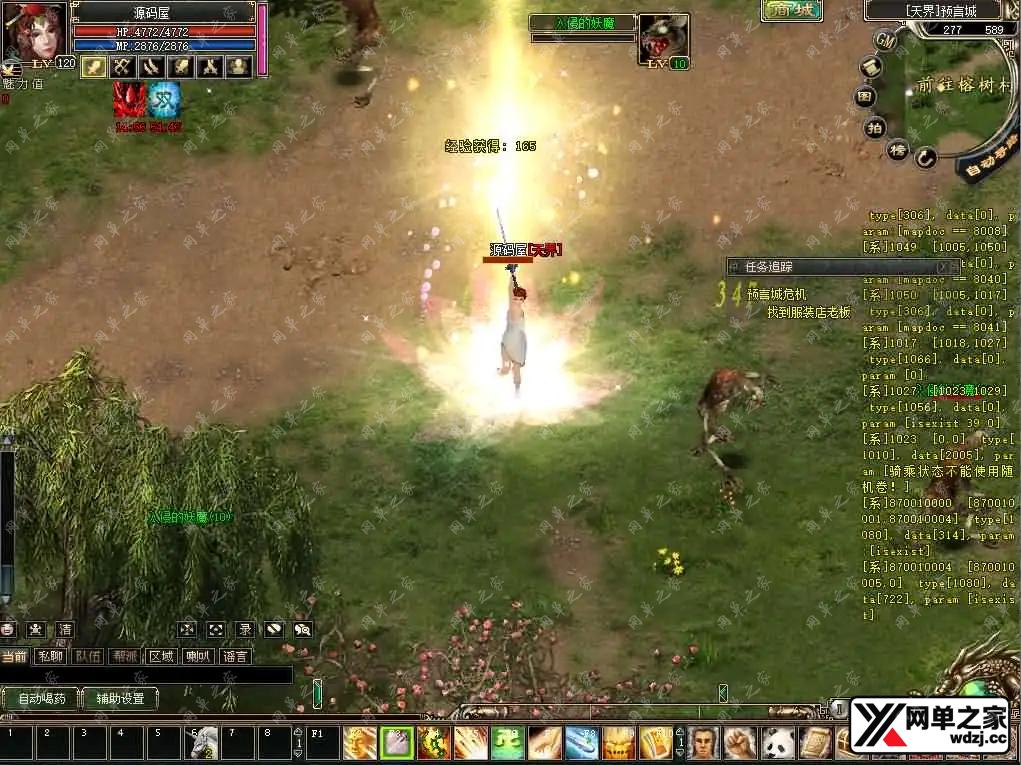Screen dimensions: 1021x765
Task: Open the 商城 shop button
Action: (791, 11)
